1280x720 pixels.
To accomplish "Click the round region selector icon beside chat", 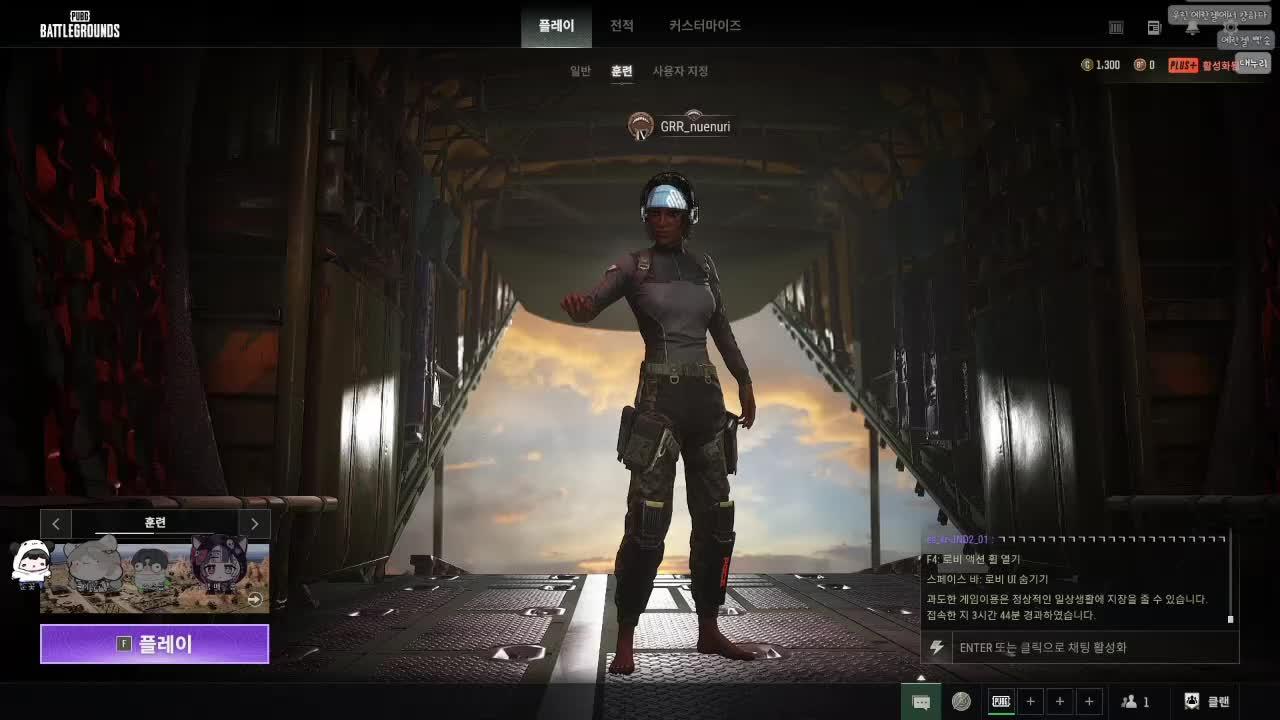I will (961, 701).
